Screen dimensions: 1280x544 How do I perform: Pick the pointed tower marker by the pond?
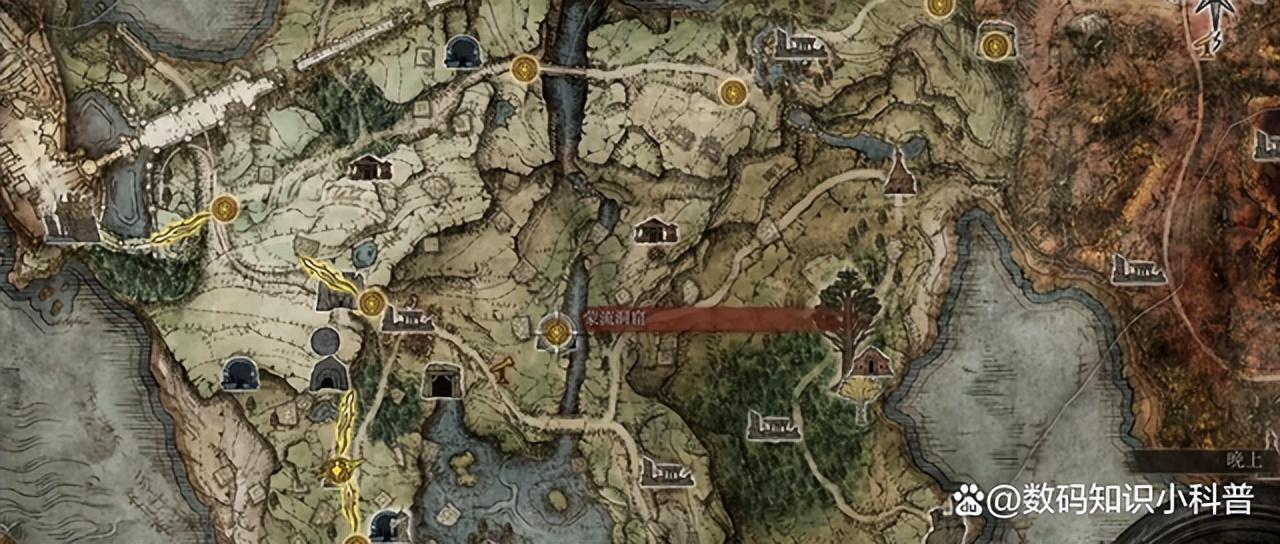click(900, 176)
